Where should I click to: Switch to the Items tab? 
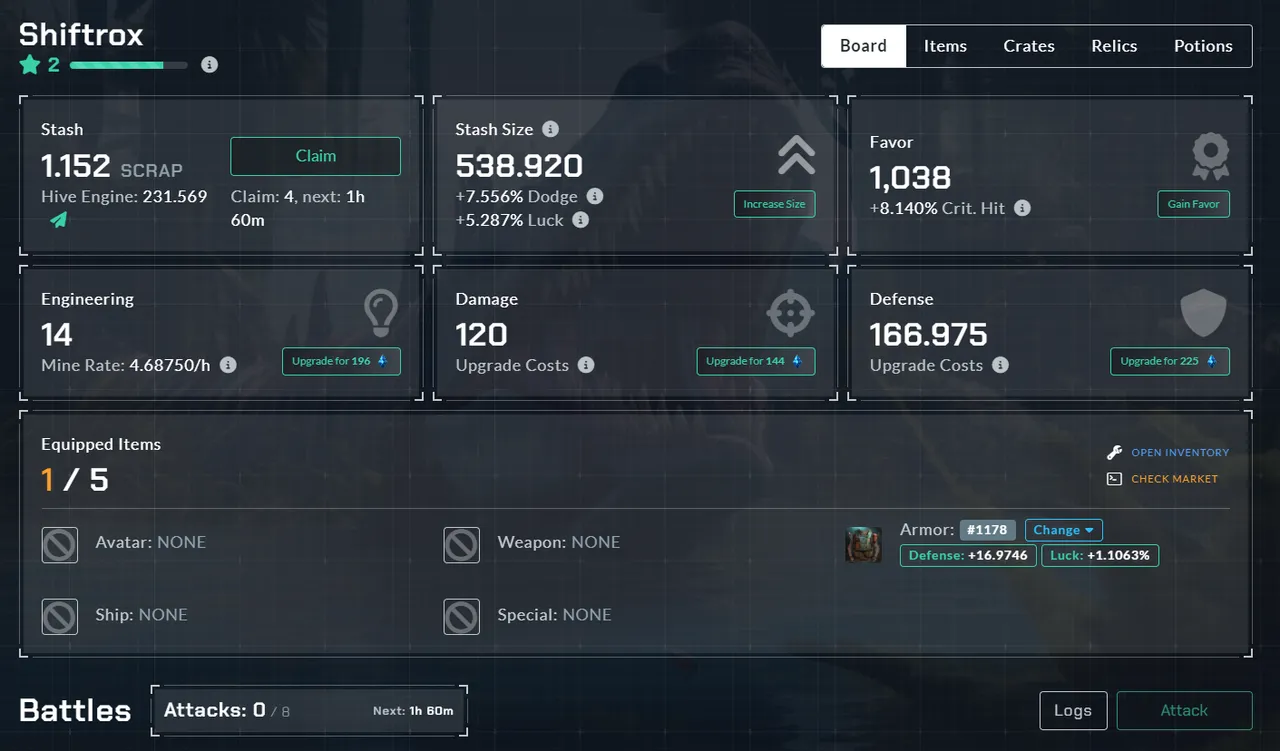pos(945,46)
